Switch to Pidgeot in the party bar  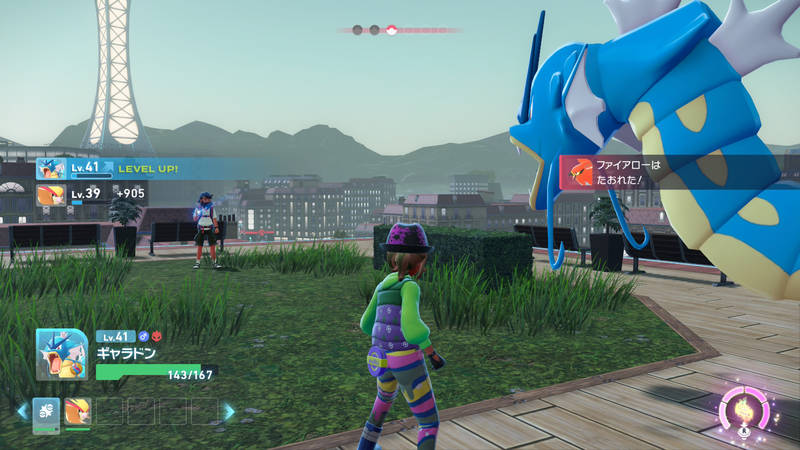[77, 411]
